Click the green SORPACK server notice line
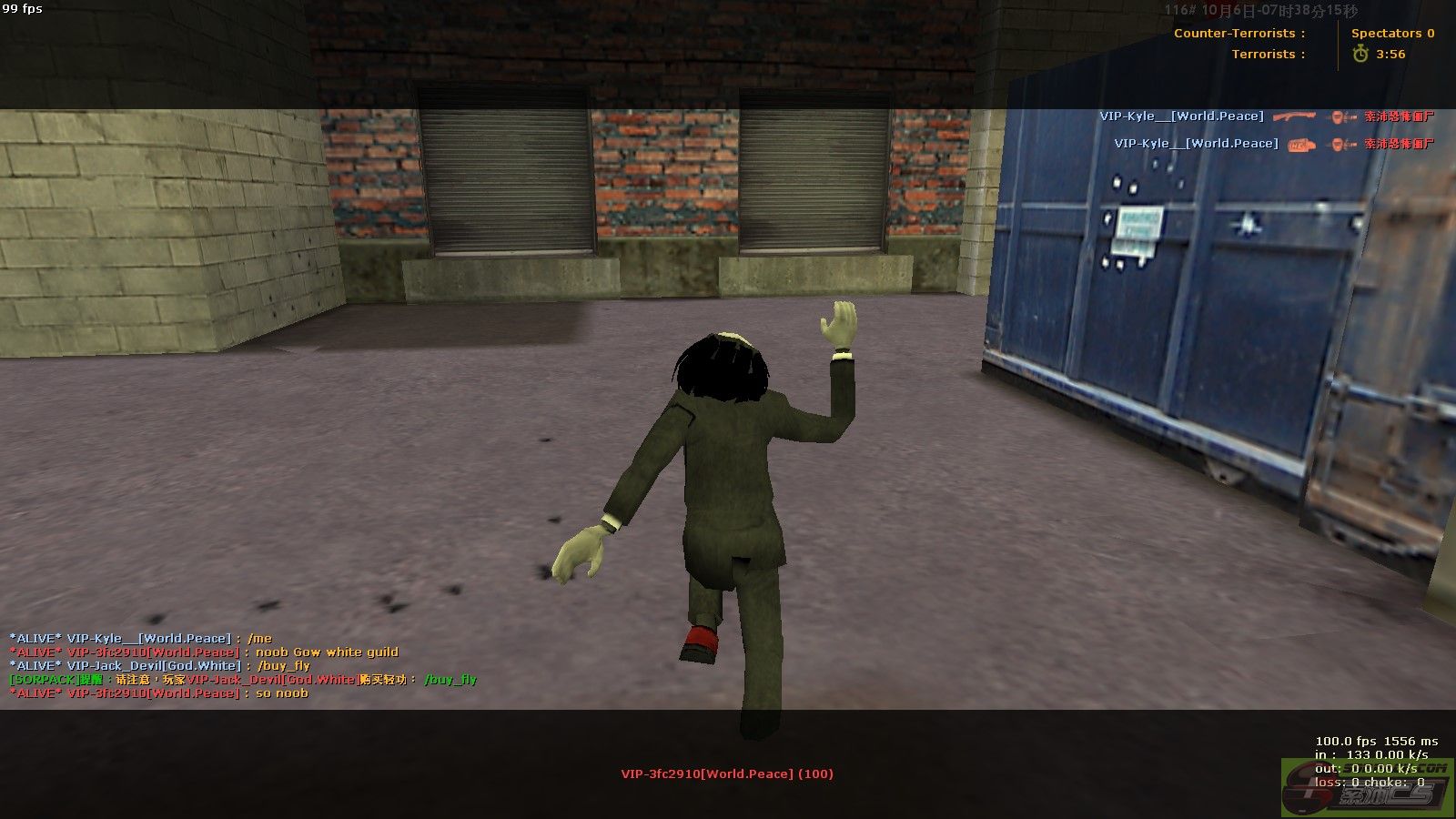1456x819 pixels. (242, 680)
